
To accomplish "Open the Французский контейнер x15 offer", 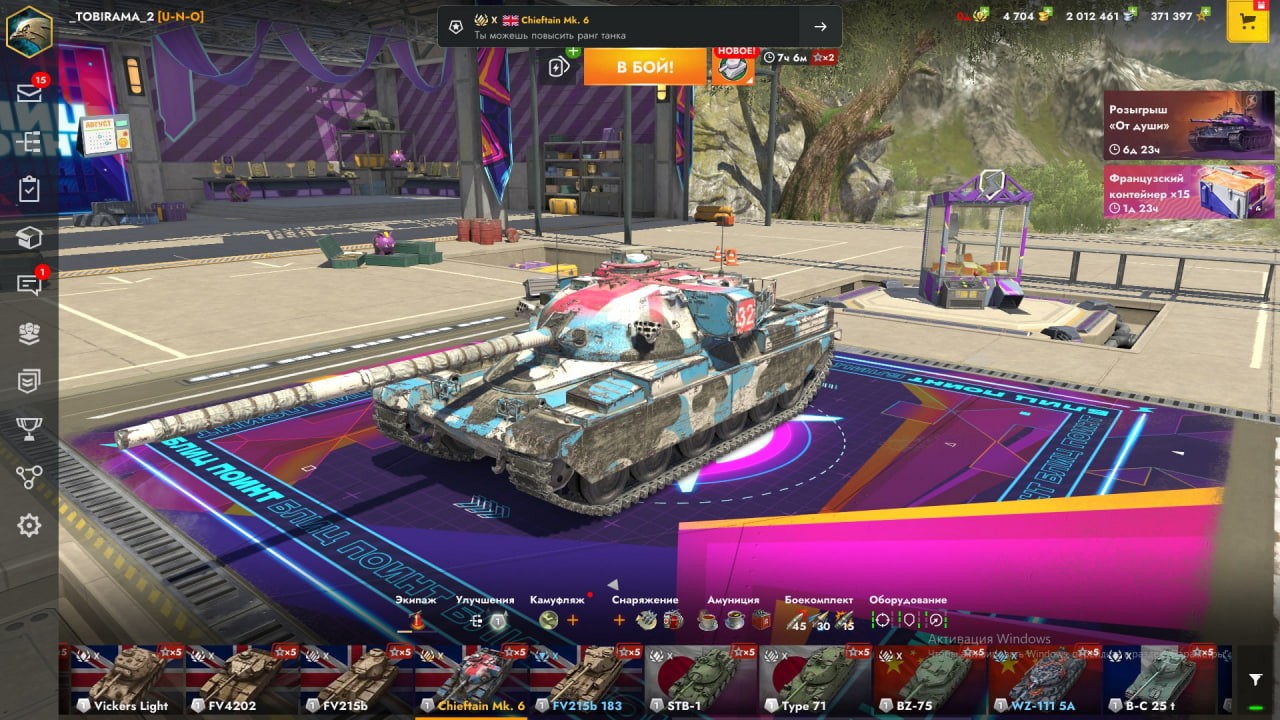I will pos(1189,191).
